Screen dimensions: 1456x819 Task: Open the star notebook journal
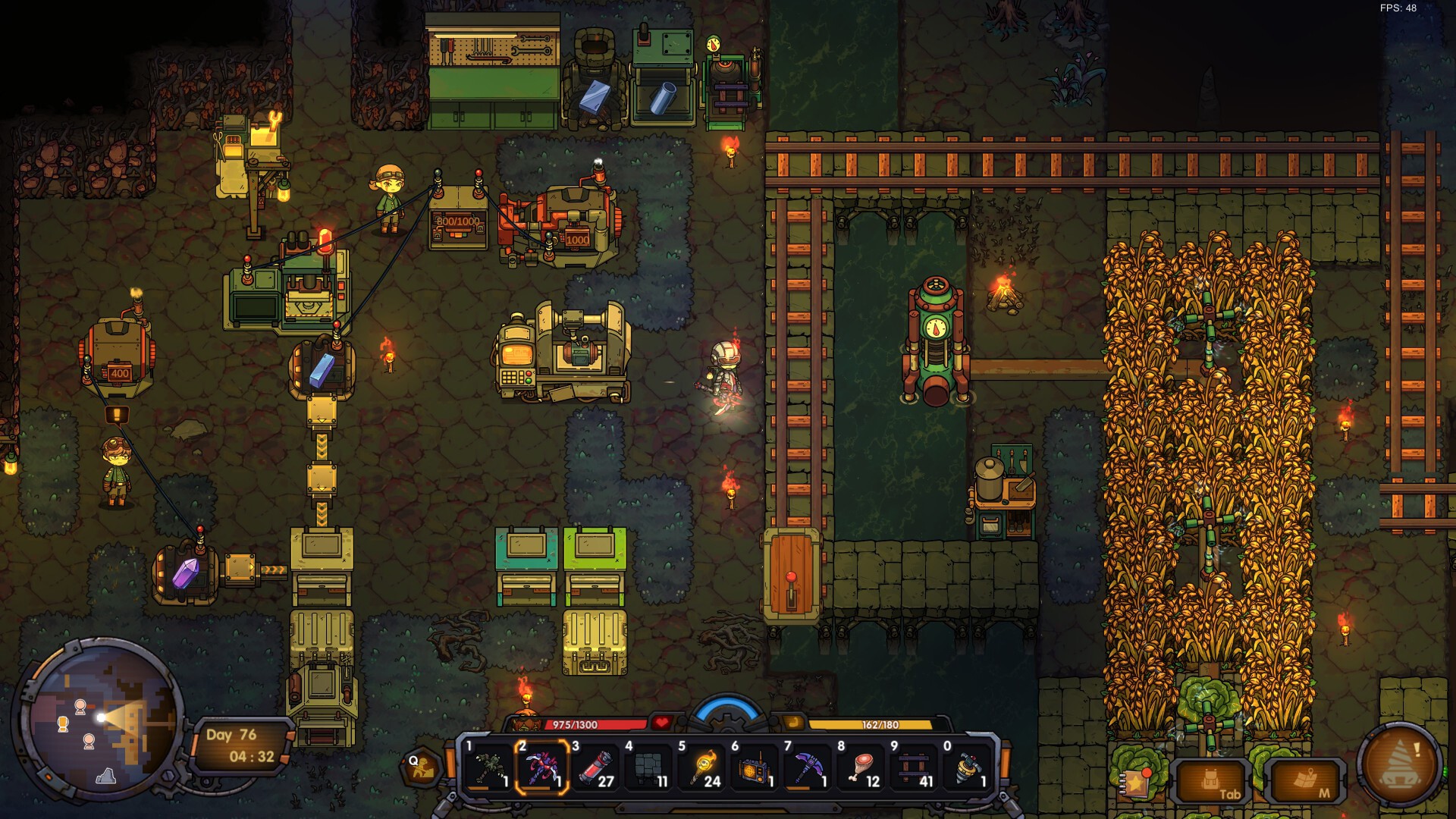pos(1137,783)
